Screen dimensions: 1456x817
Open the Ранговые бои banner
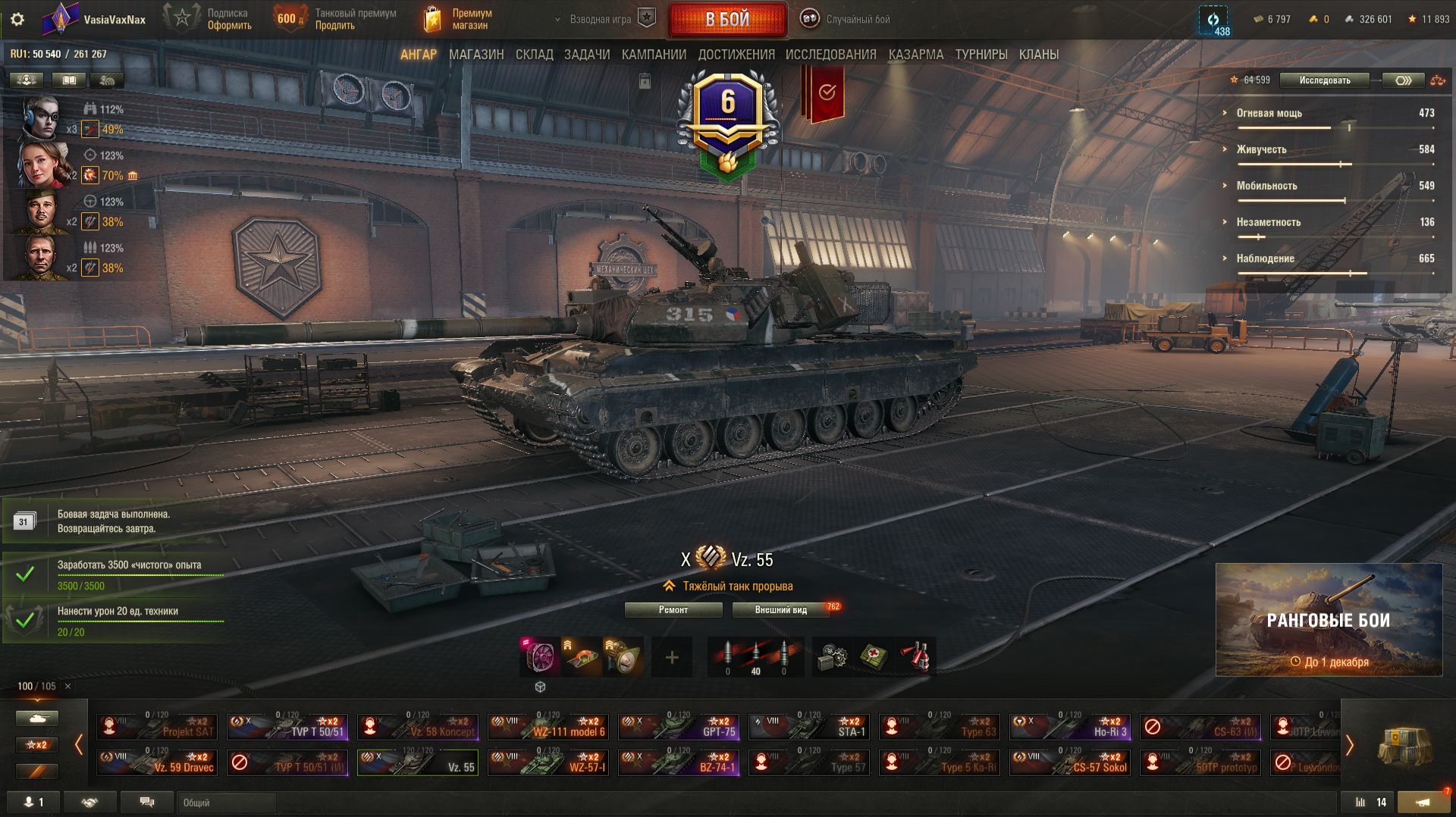[x=1329, y=620]
